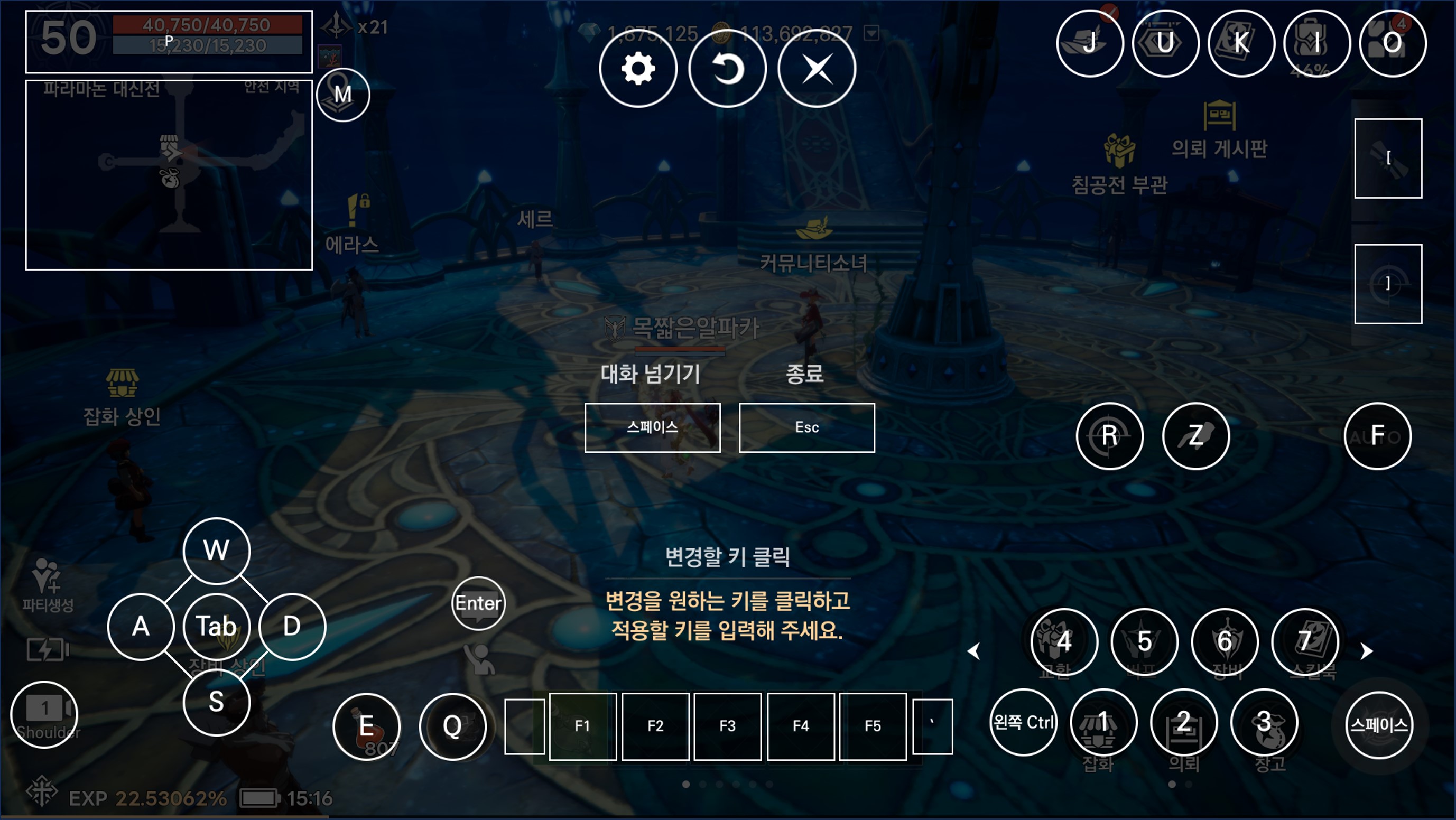Viewport: 1456px width, 820px height.
Task: Choose the E potion key binding
Action: 366,726
